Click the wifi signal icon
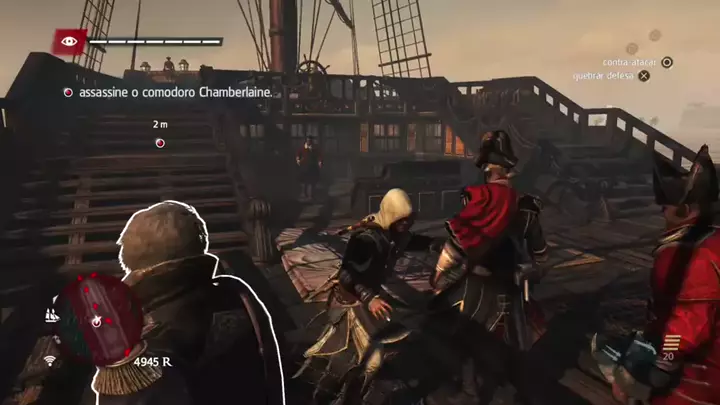The height and width of the screenshot is (405, 720). [x=49, y=360]
